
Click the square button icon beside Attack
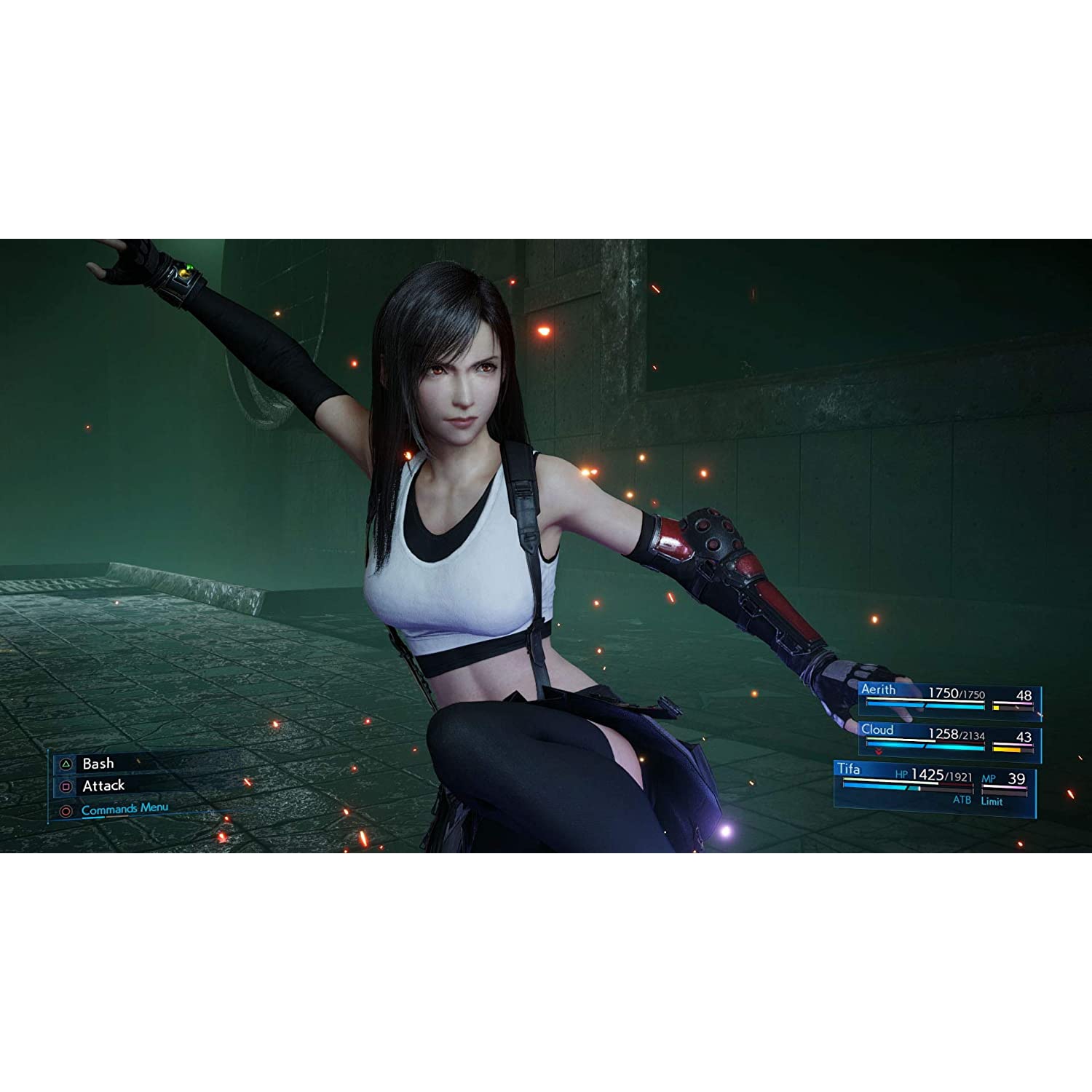65,786
